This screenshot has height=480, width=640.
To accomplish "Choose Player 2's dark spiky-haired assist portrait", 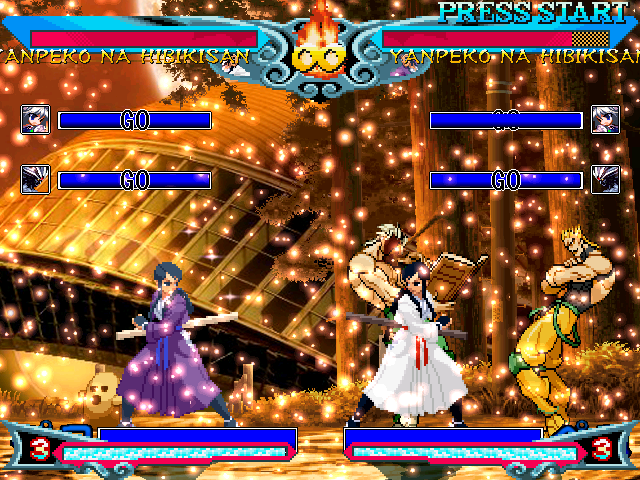I will tap(605, 180).
